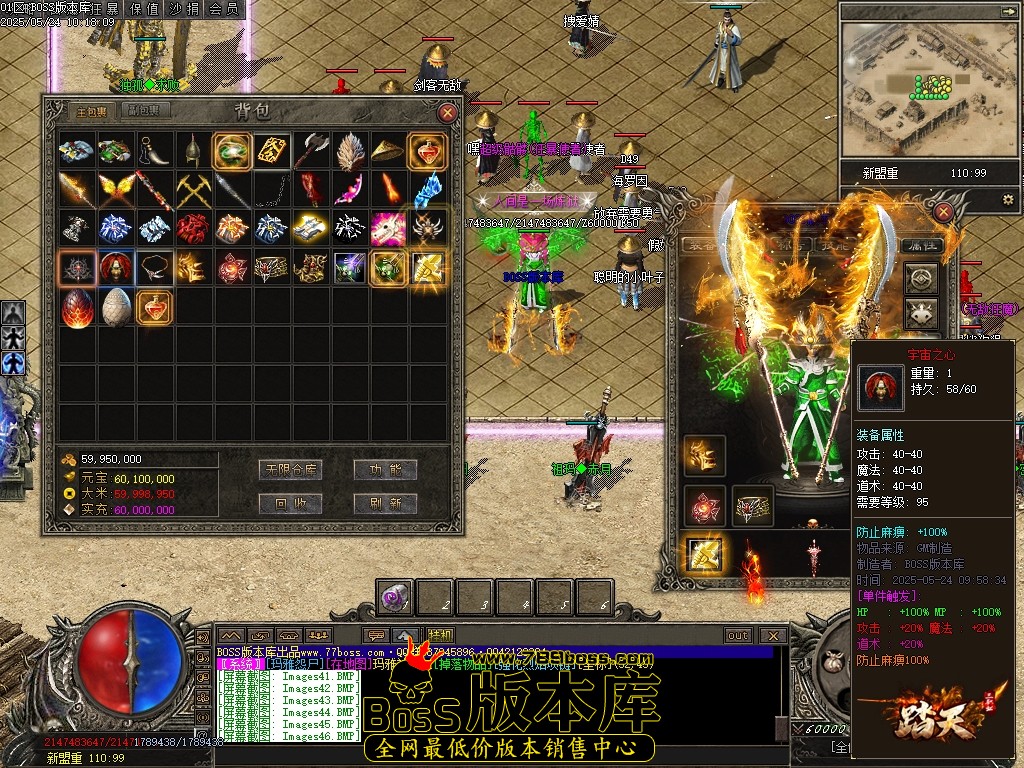Use the purple scroll in hotbar slot 1
Screen dimensions: 1024x768
pos(394,598)
